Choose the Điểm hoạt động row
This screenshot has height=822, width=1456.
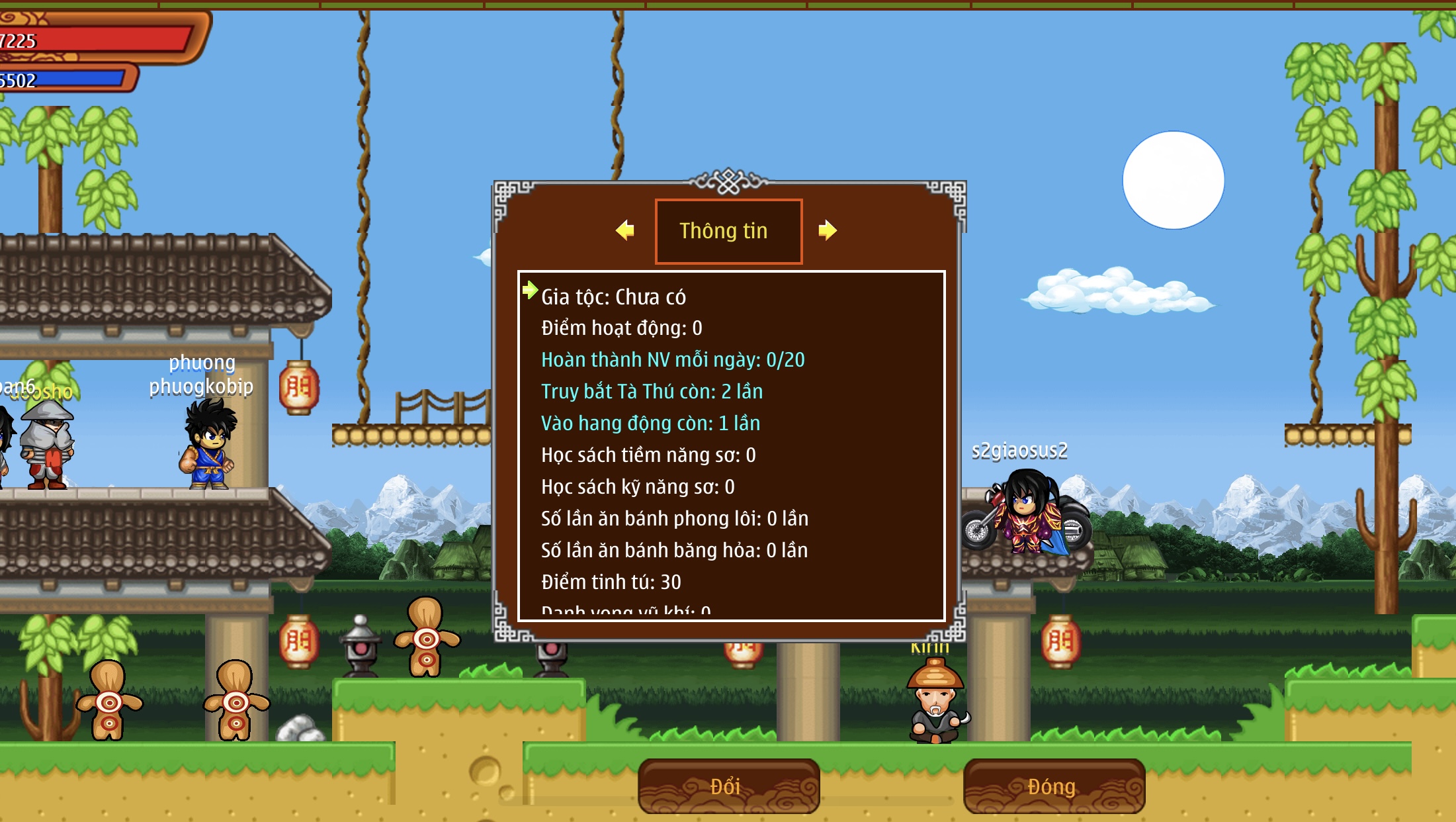621,328
